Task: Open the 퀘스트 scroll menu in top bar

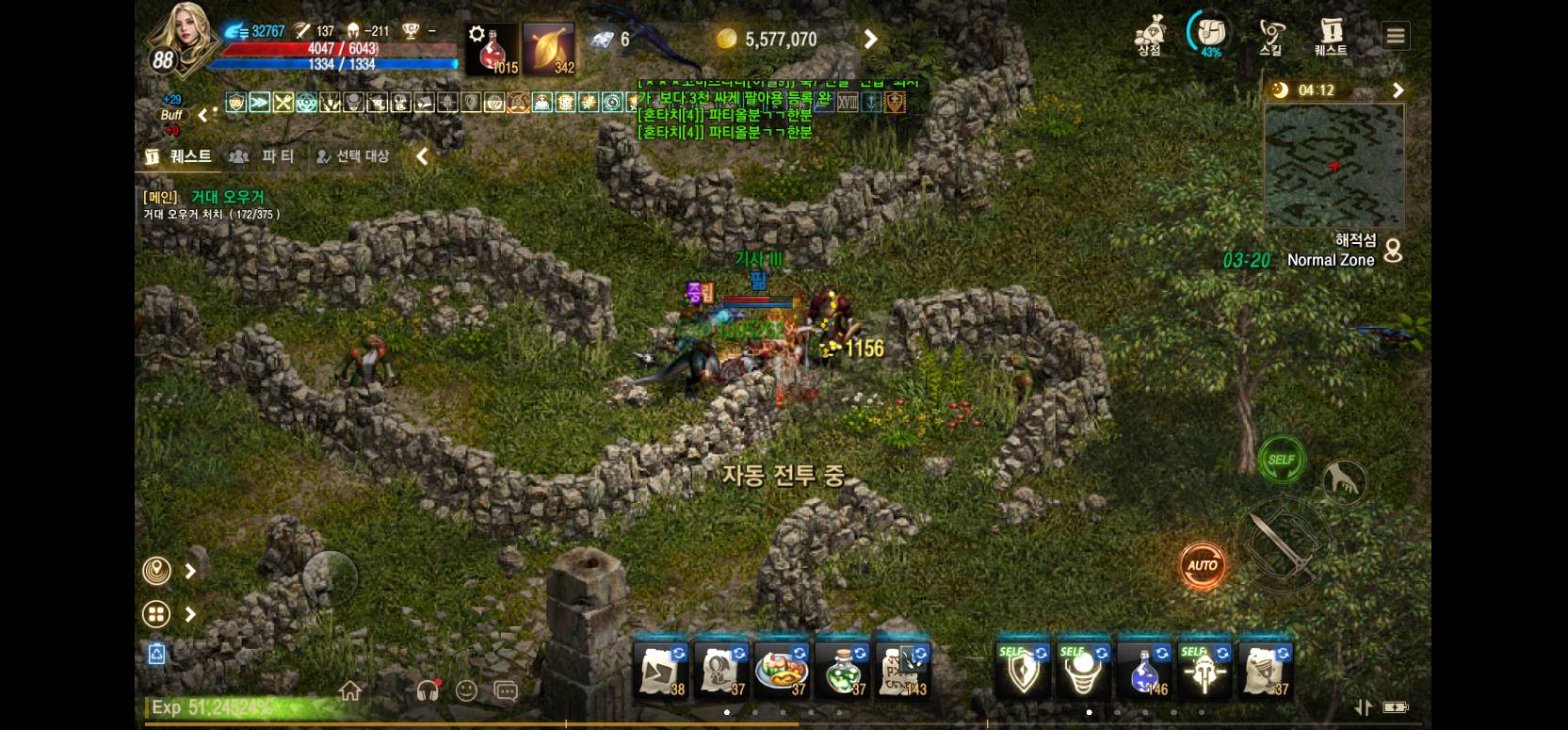Action: click(x=1331, y=38)
